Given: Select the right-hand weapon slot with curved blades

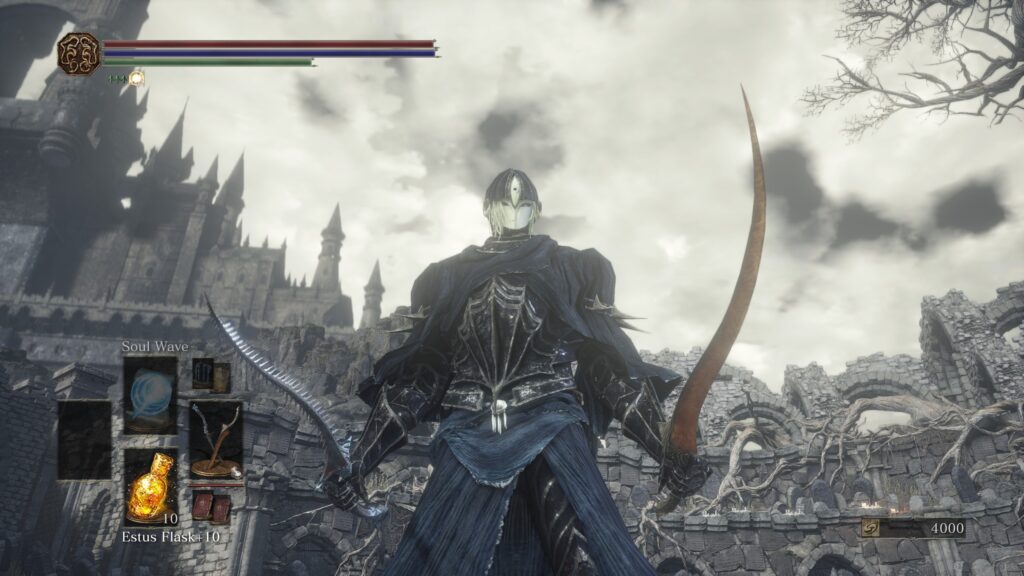Looking at the screenshot, I should 216,440.
